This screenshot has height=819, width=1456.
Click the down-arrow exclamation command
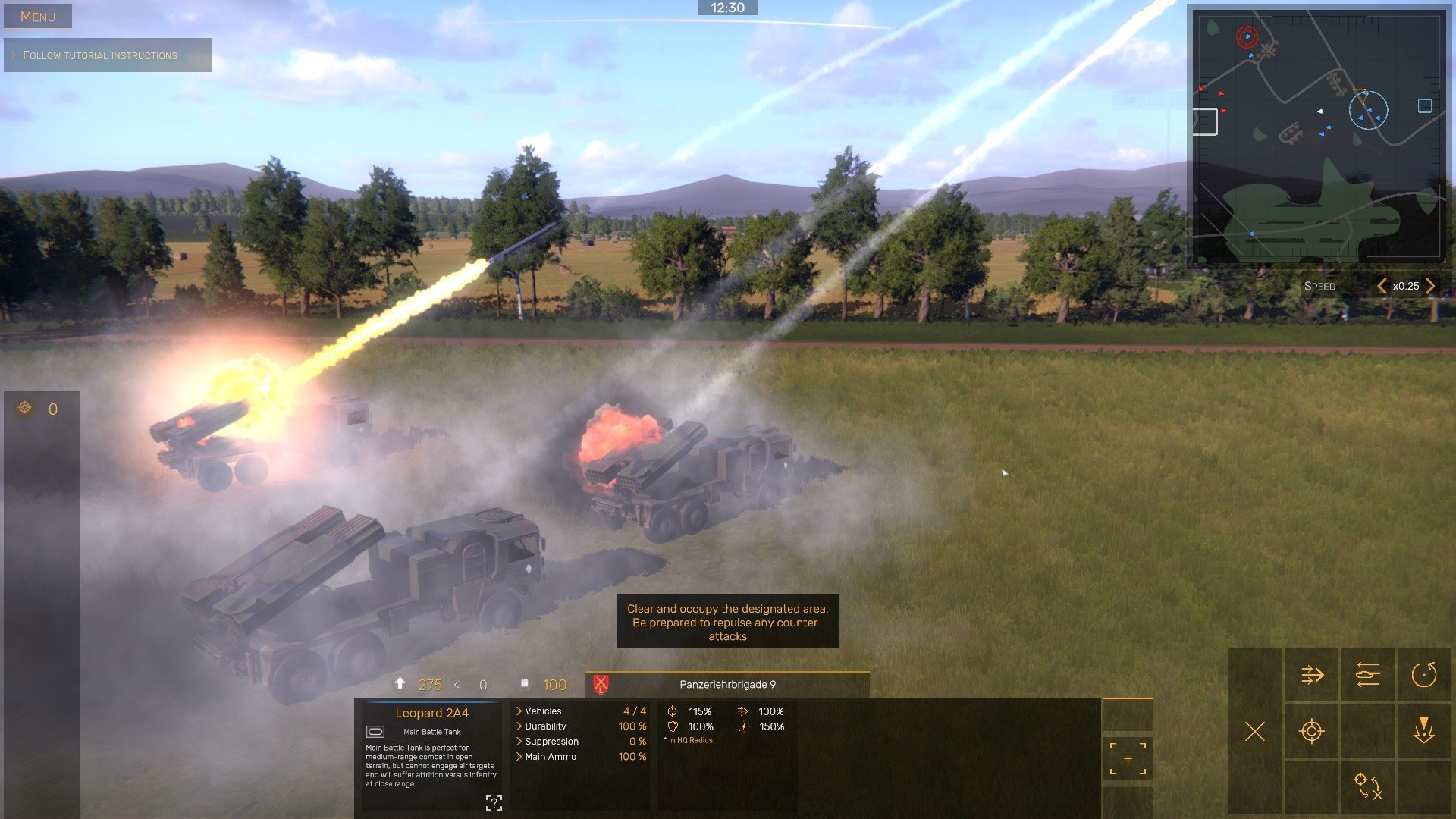pos(1424,732)
